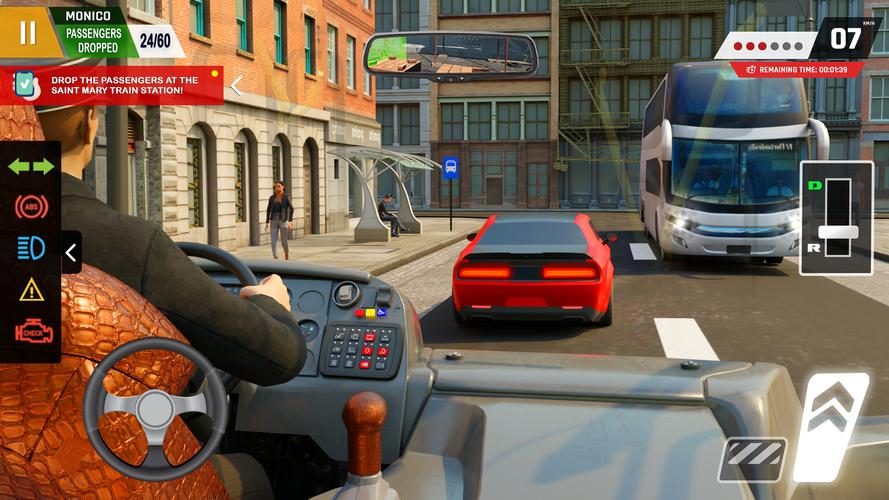Hide the side indicator panel arrow
This screenshot has width=889, height=500.
(x=71, y=253)
